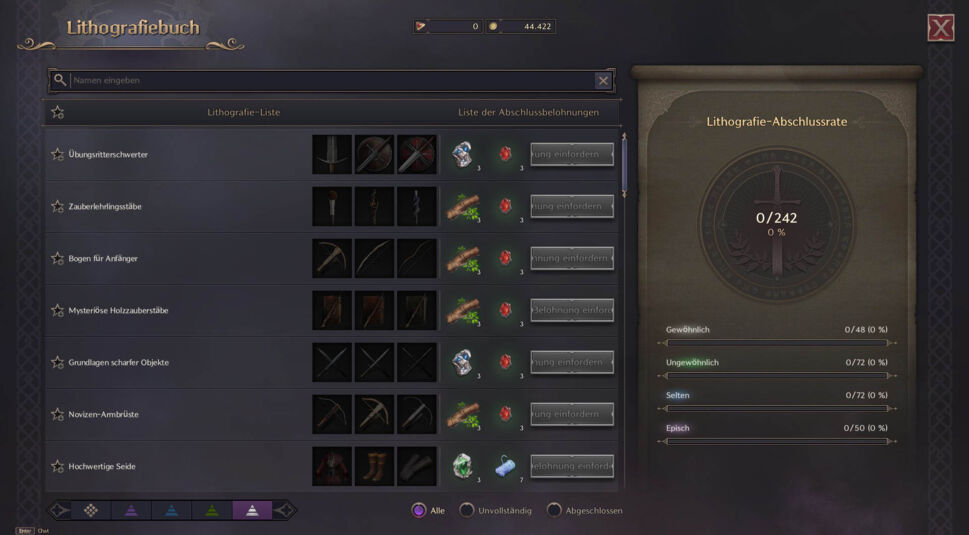Open the diamond-pattern all-categories tab

tap(91, 510)
